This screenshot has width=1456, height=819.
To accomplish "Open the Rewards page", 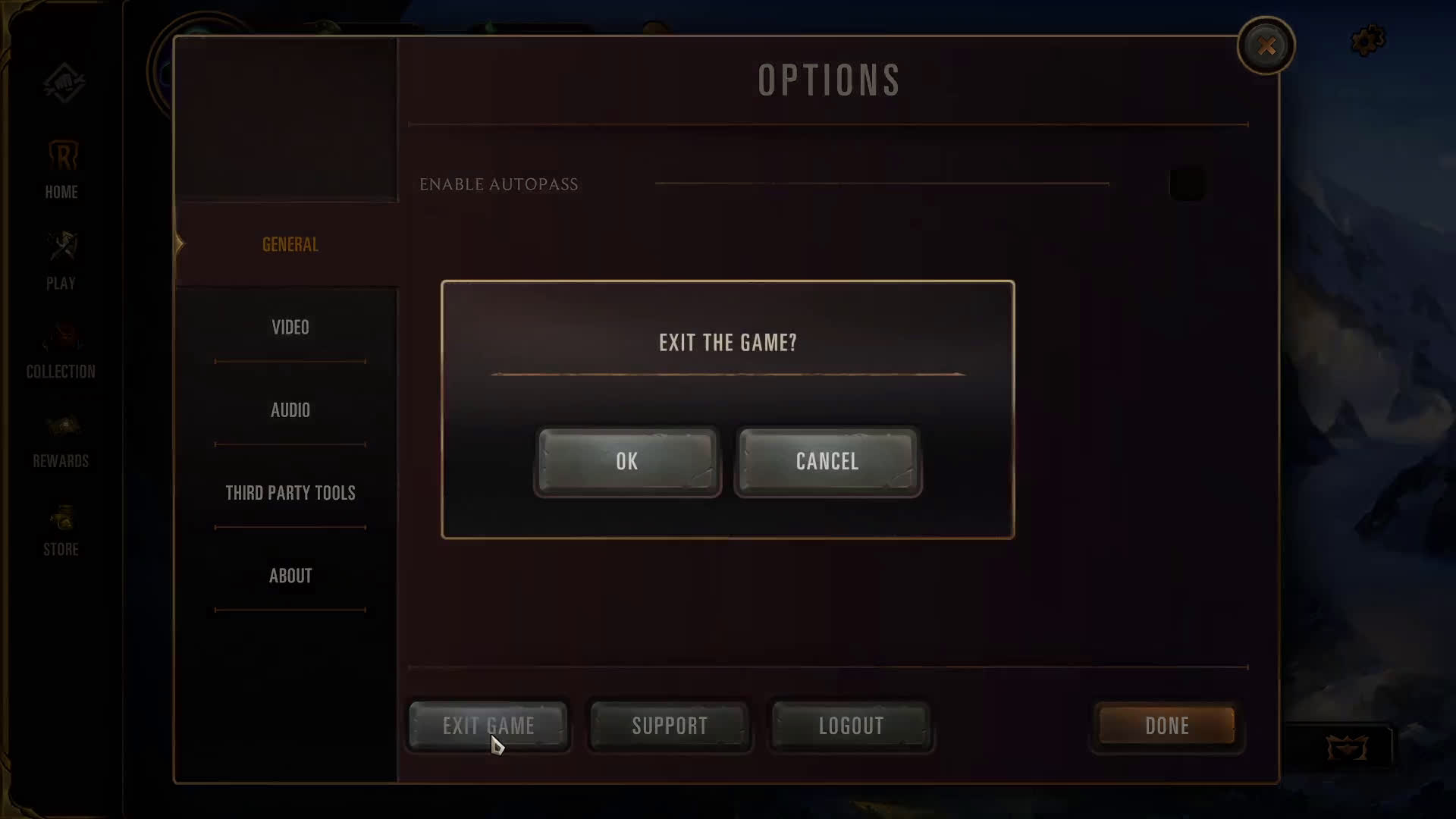I will 61,441.
